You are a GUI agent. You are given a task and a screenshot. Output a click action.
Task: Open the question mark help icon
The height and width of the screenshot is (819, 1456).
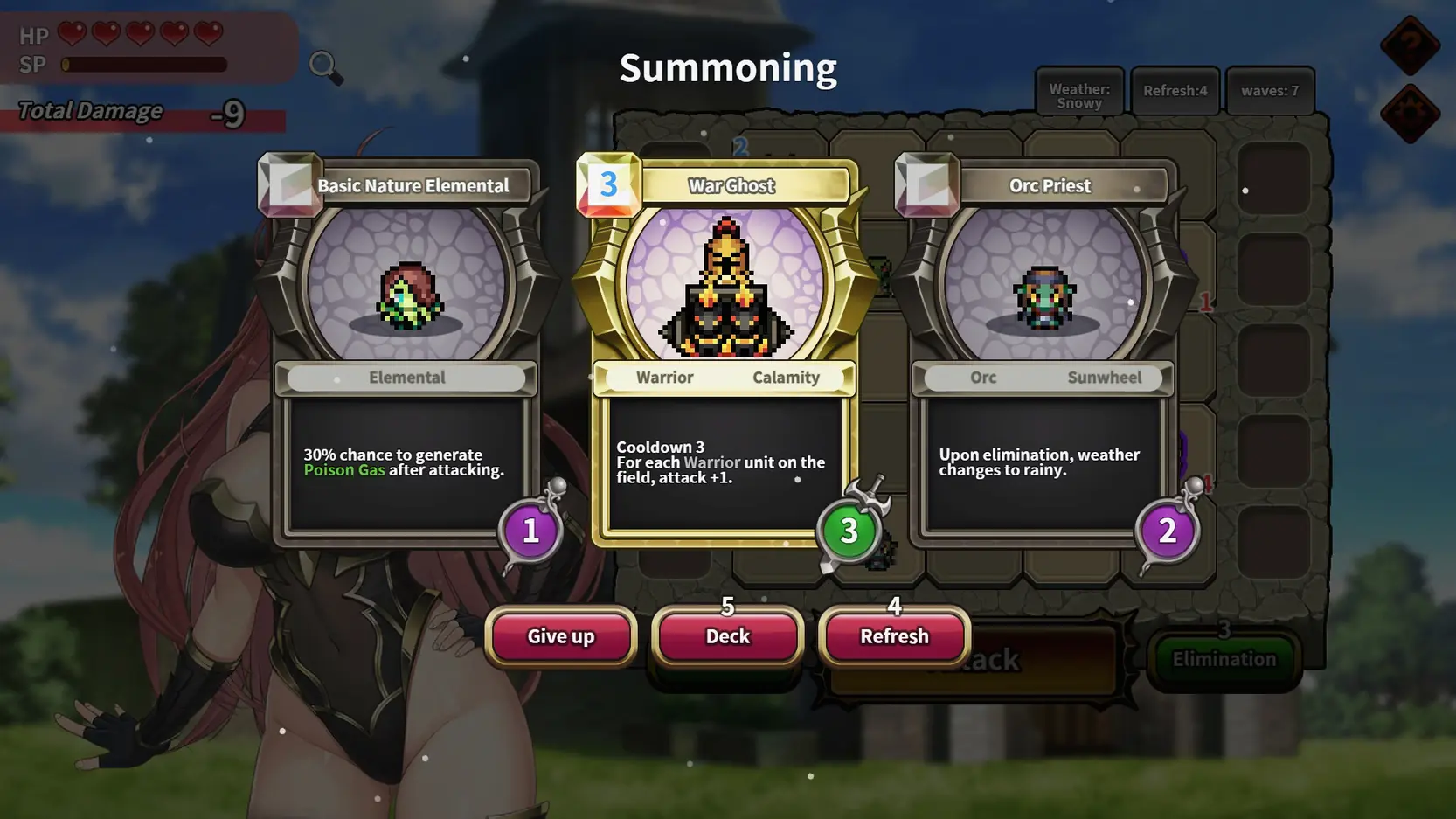coord(1410,45)
